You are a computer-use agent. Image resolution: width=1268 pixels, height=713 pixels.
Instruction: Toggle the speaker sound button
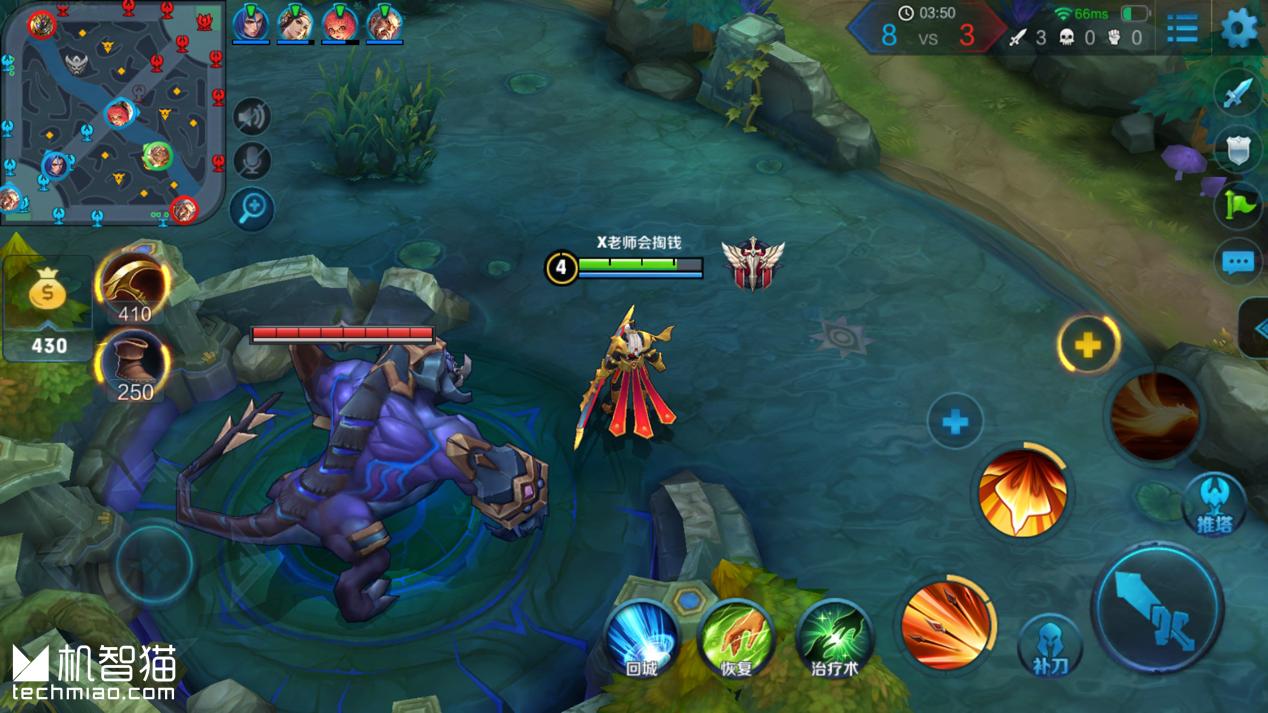click(x=253, y=117)
